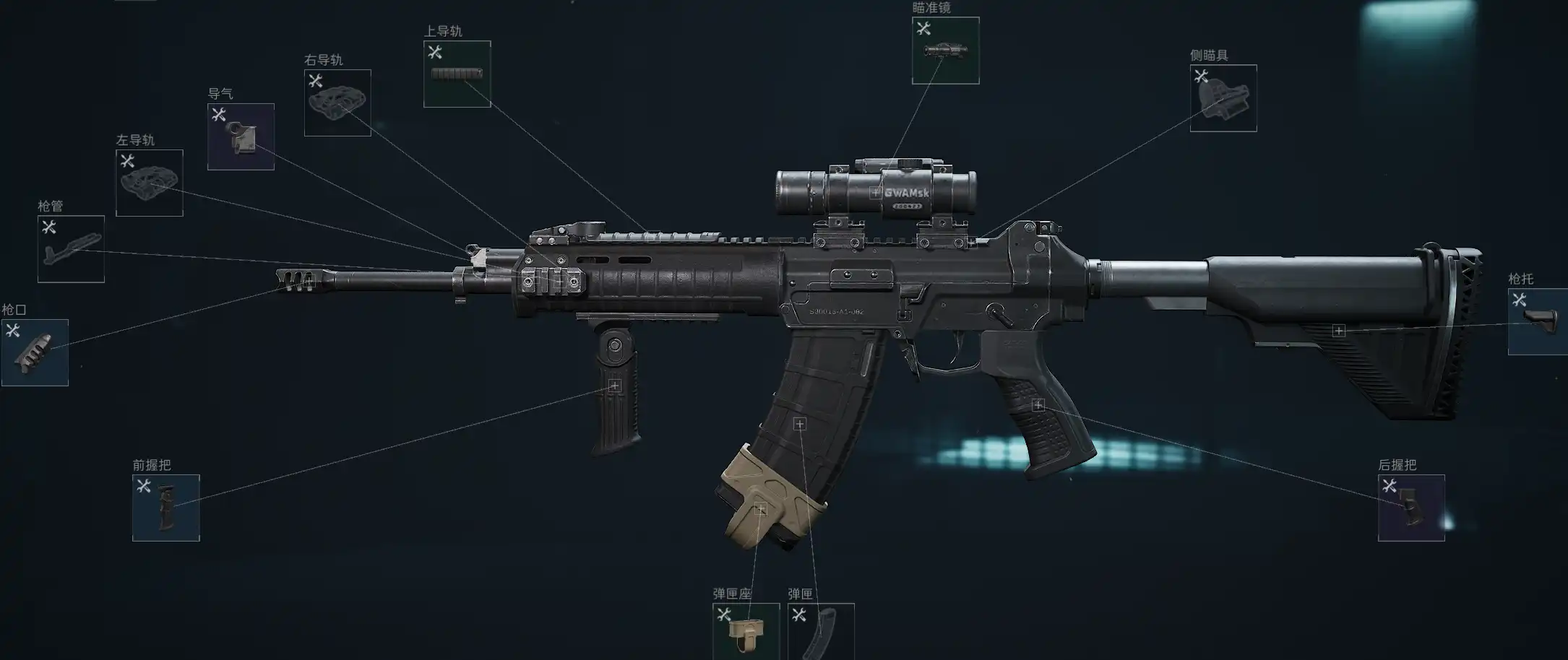This screenshot has height=660, width=1568.
Task: Select the 枪口 muzzle brake slot
Action: coord(35,352)
